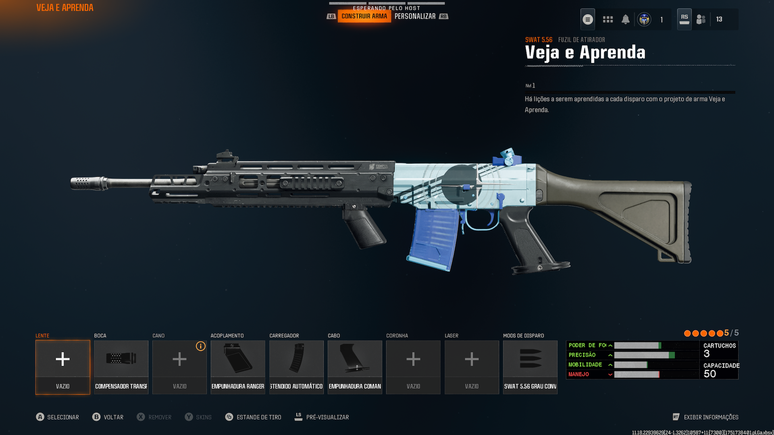Image resolution: width=774 pixels, height=435 pixels.
Task: Choose the empty Laser attachment slot
Action: tap(472, 366)
